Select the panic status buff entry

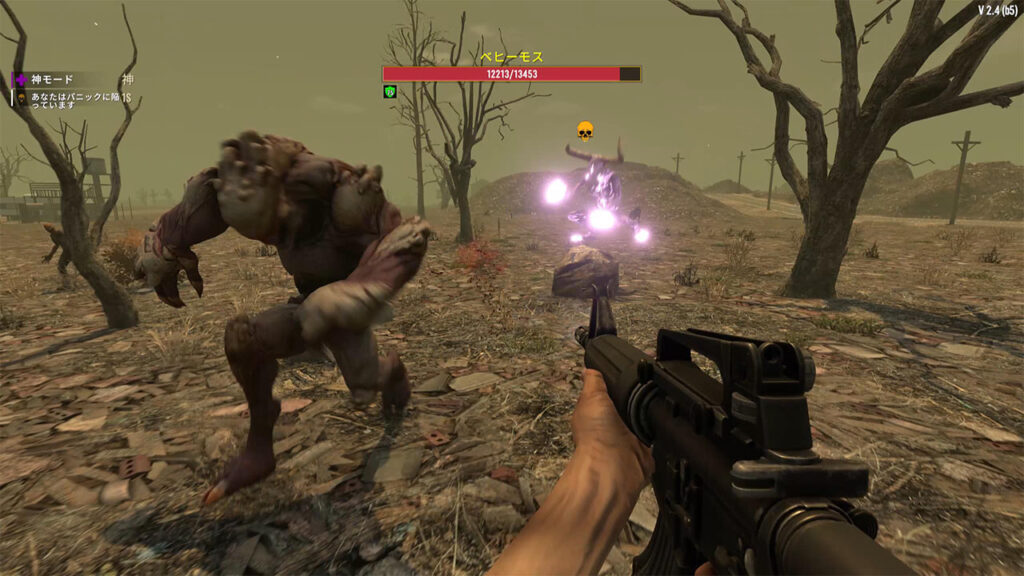[x=70, y=98]
